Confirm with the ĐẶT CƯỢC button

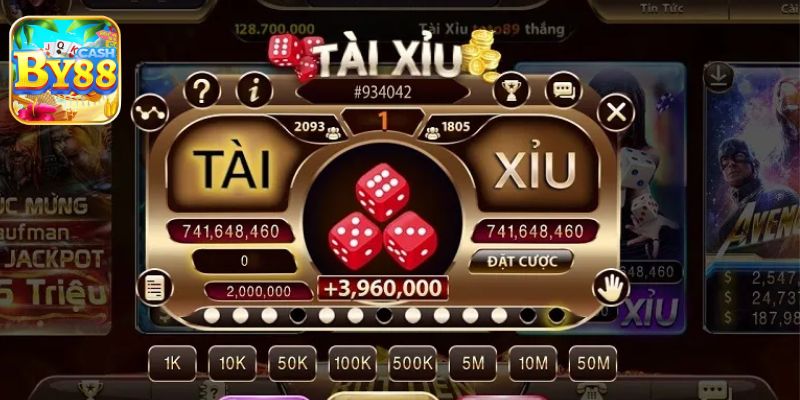(x=520, y=261)
